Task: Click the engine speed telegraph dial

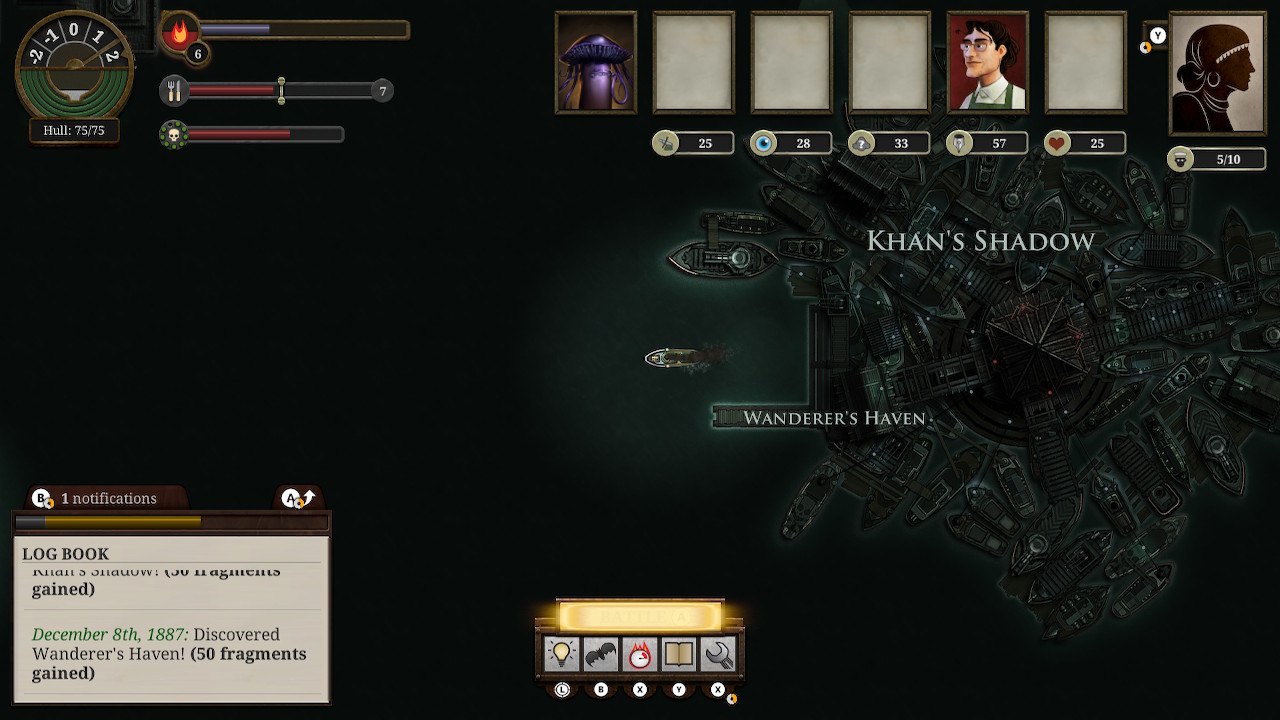Action: click(x=74, y=66)
